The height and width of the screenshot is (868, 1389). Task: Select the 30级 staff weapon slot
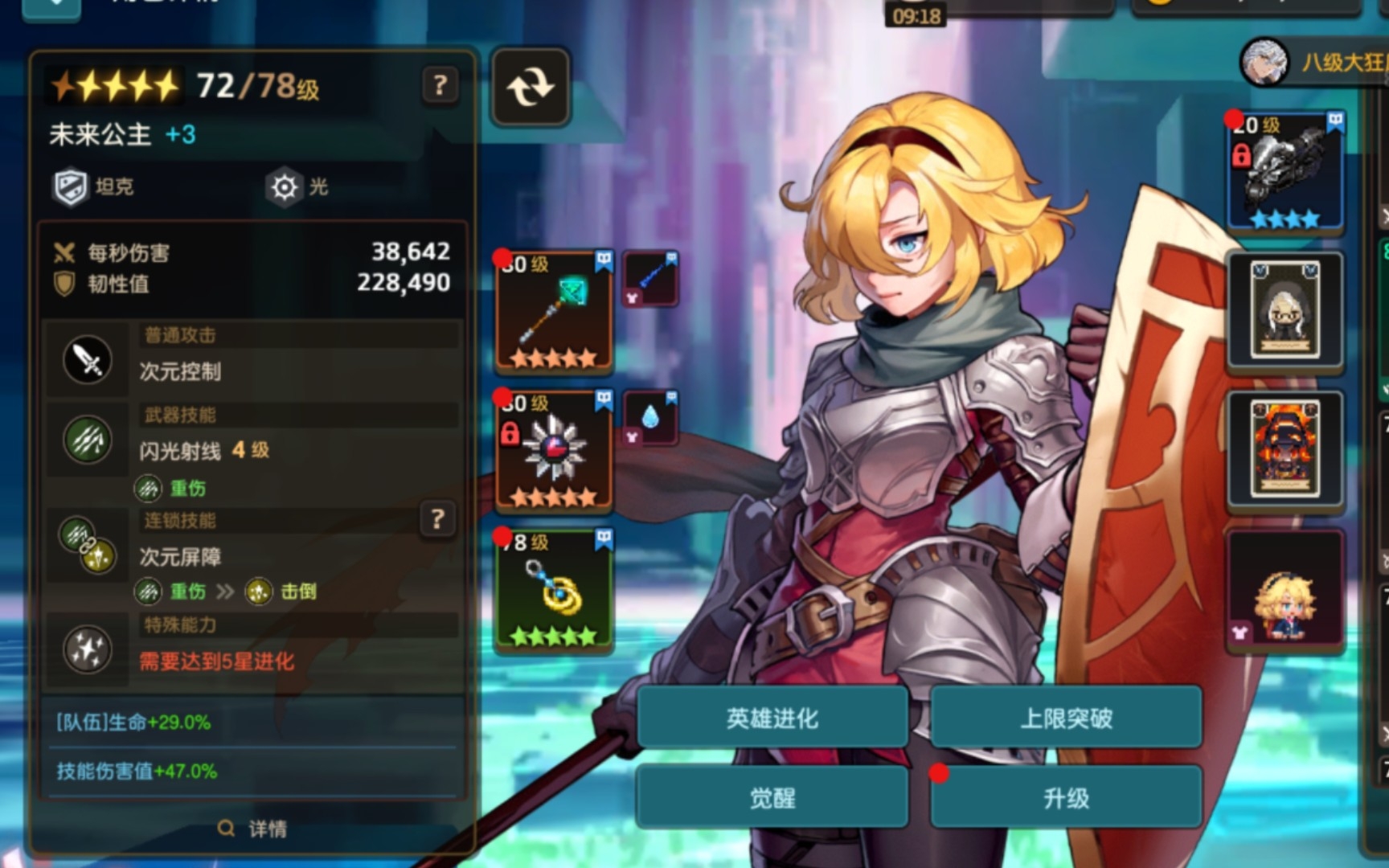pos(553,309)
